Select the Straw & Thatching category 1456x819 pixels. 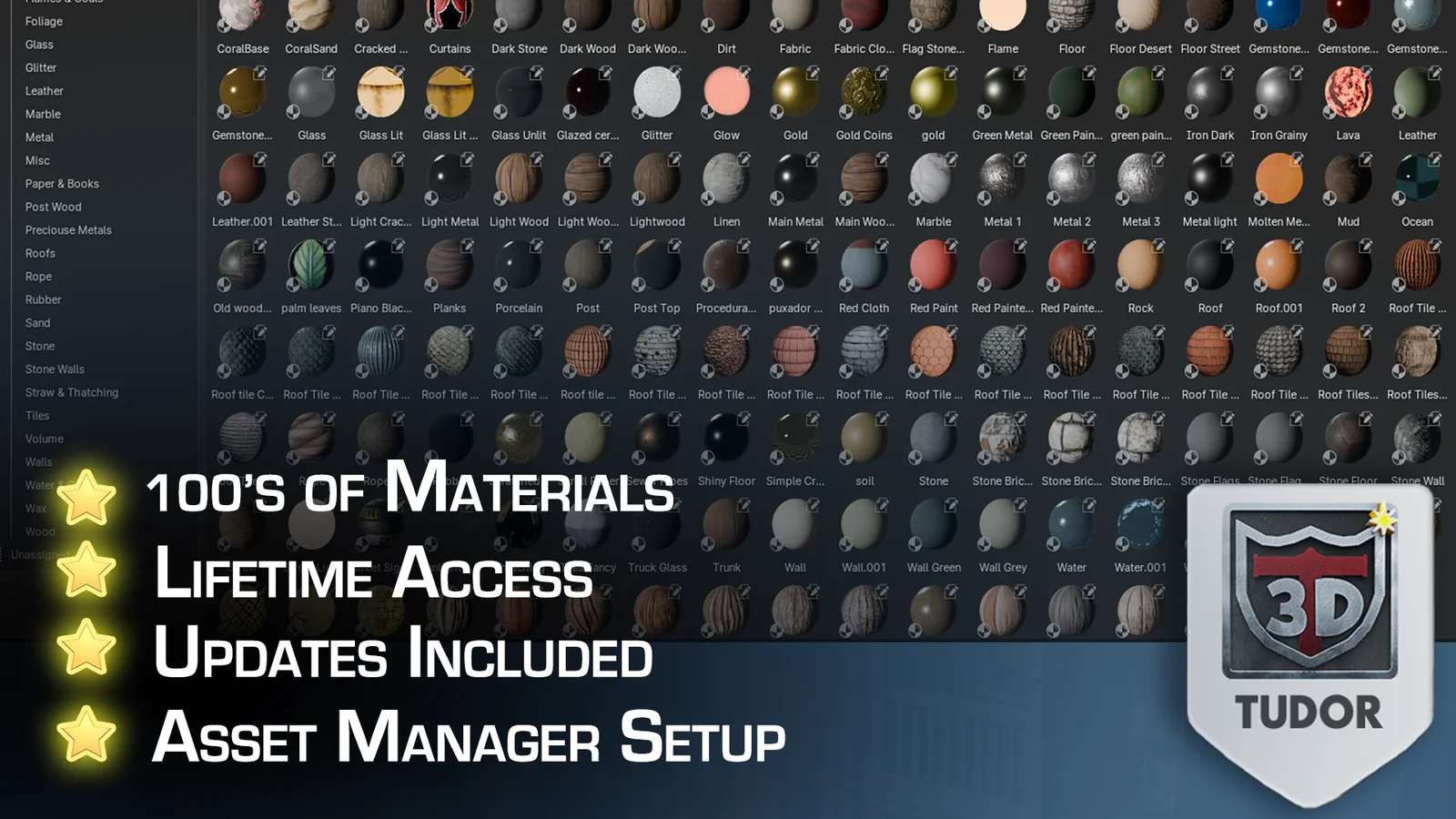(71, 391)
